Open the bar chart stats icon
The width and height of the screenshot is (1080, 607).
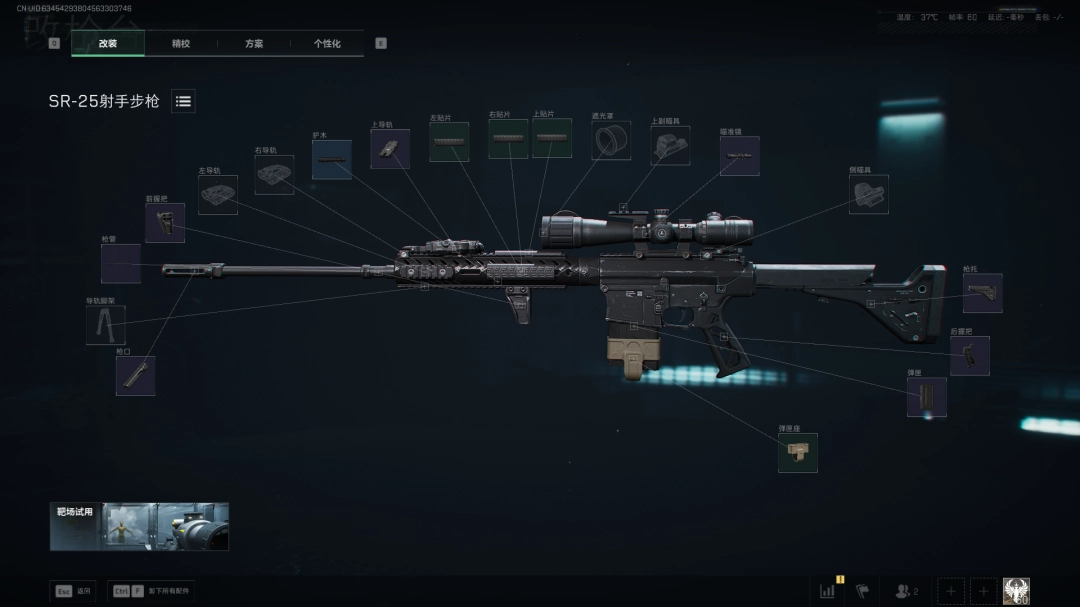[828, 591]
